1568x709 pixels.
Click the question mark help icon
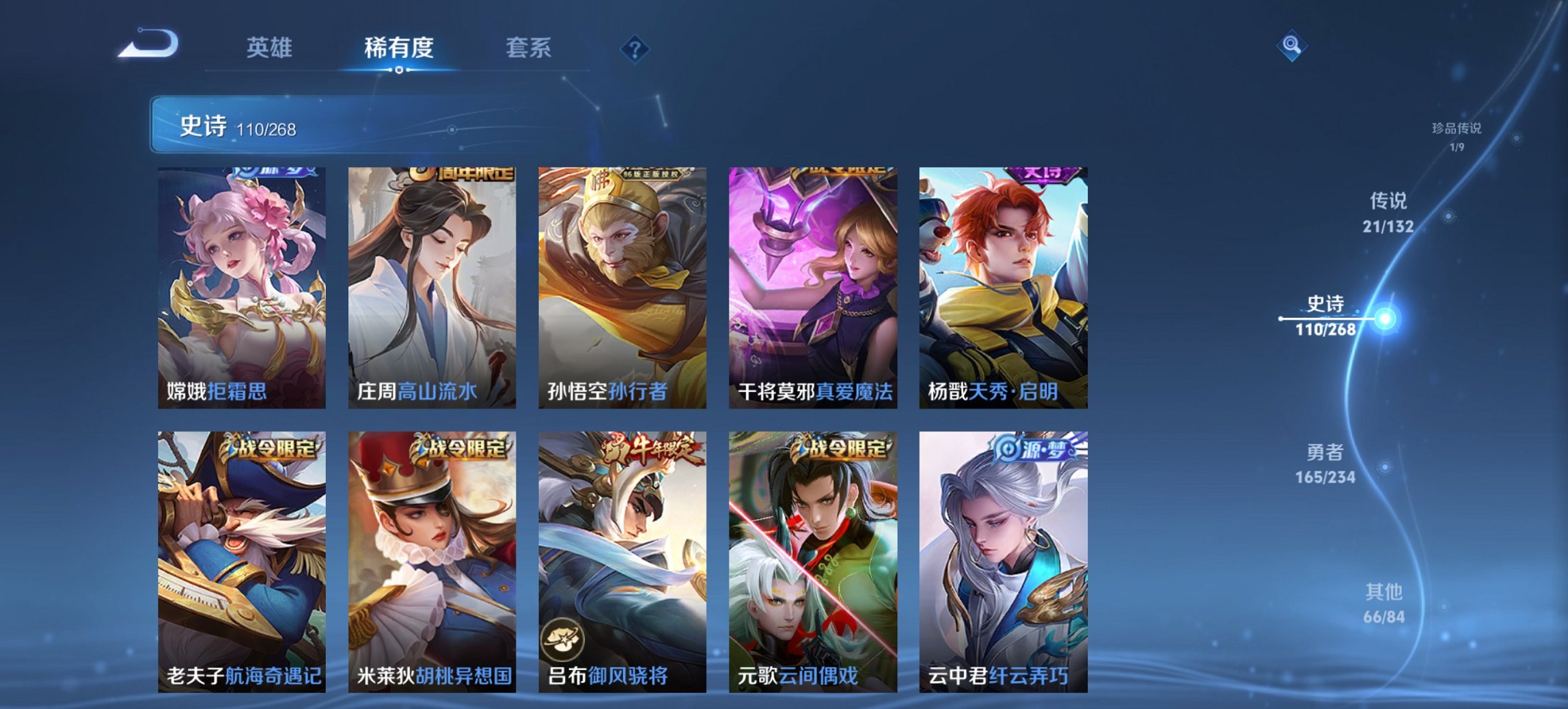pyautogui.click(x=634, y=48)
